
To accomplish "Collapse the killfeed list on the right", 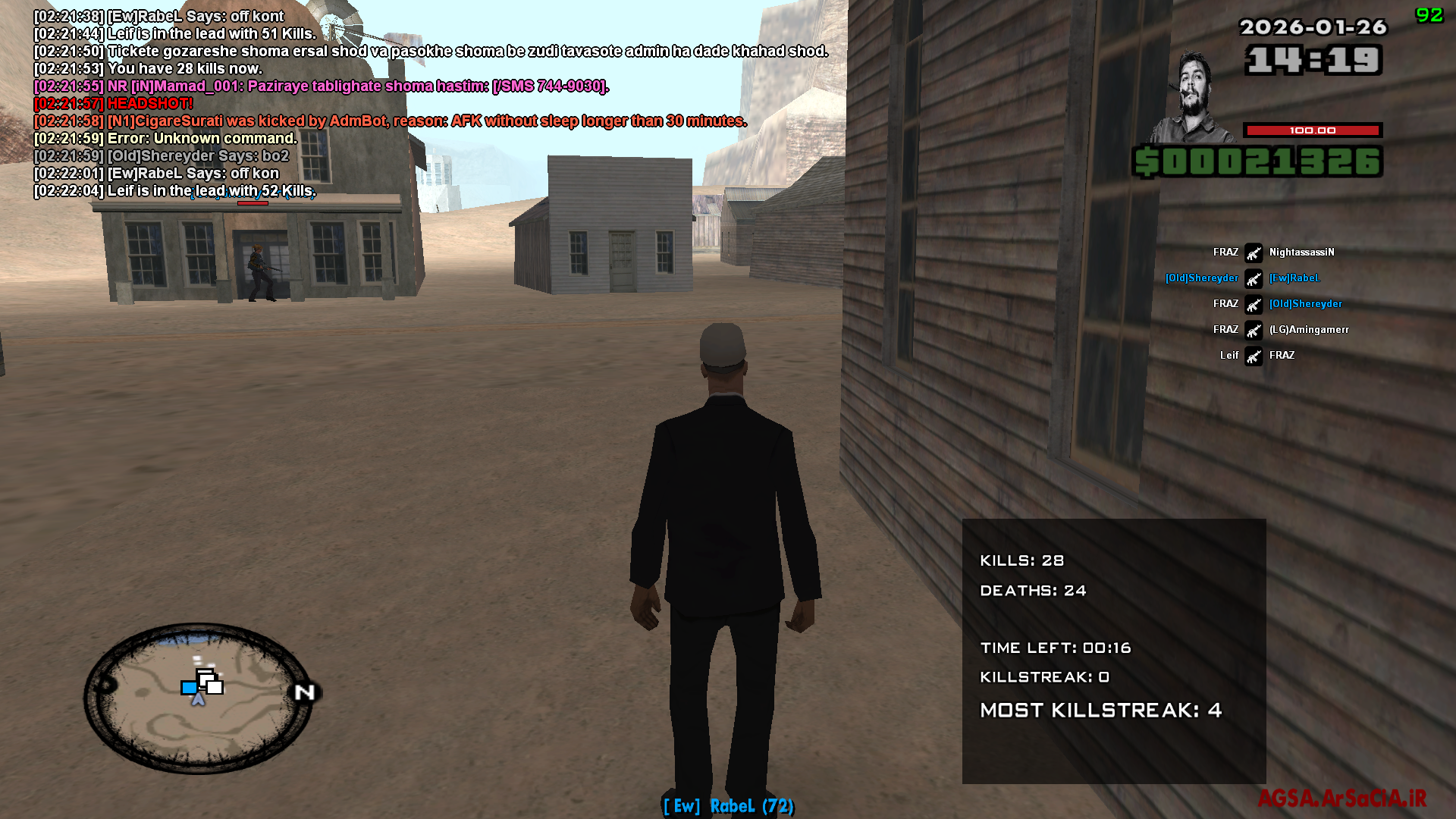I will coord(1259,303).
